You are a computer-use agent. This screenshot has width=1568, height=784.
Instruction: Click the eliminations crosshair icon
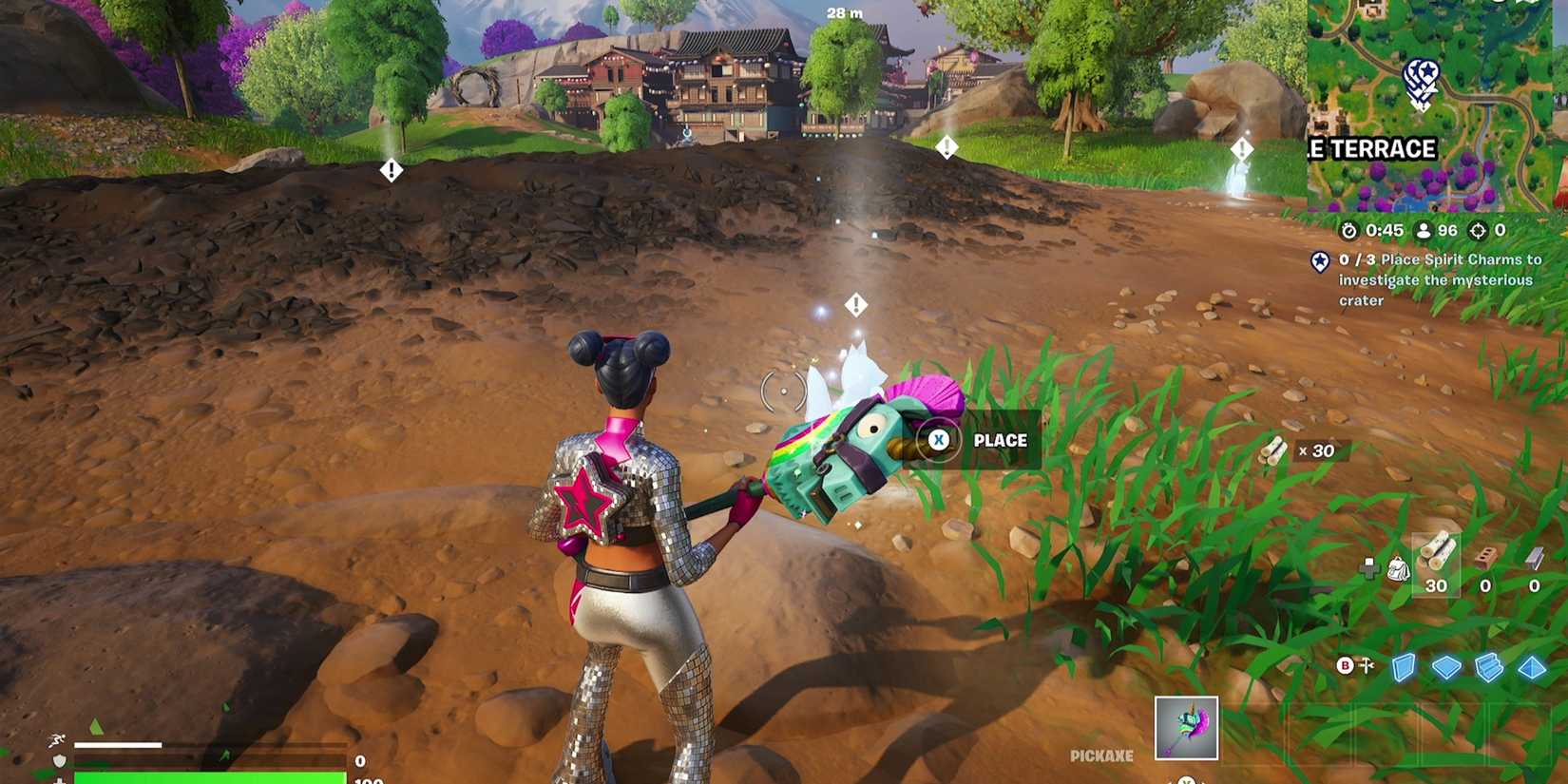(1480, 231)
